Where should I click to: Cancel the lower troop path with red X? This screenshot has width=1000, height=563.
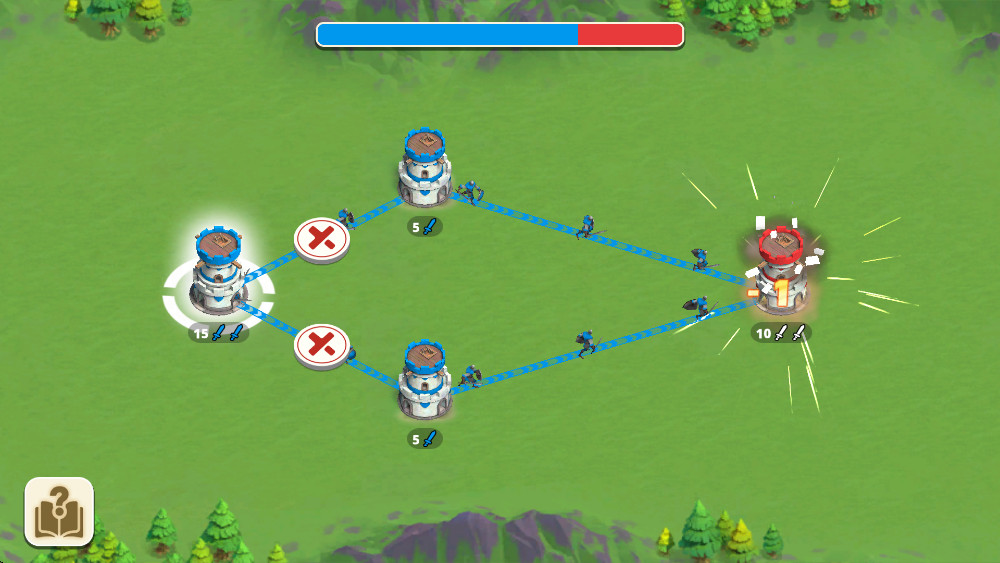(321, 346)
